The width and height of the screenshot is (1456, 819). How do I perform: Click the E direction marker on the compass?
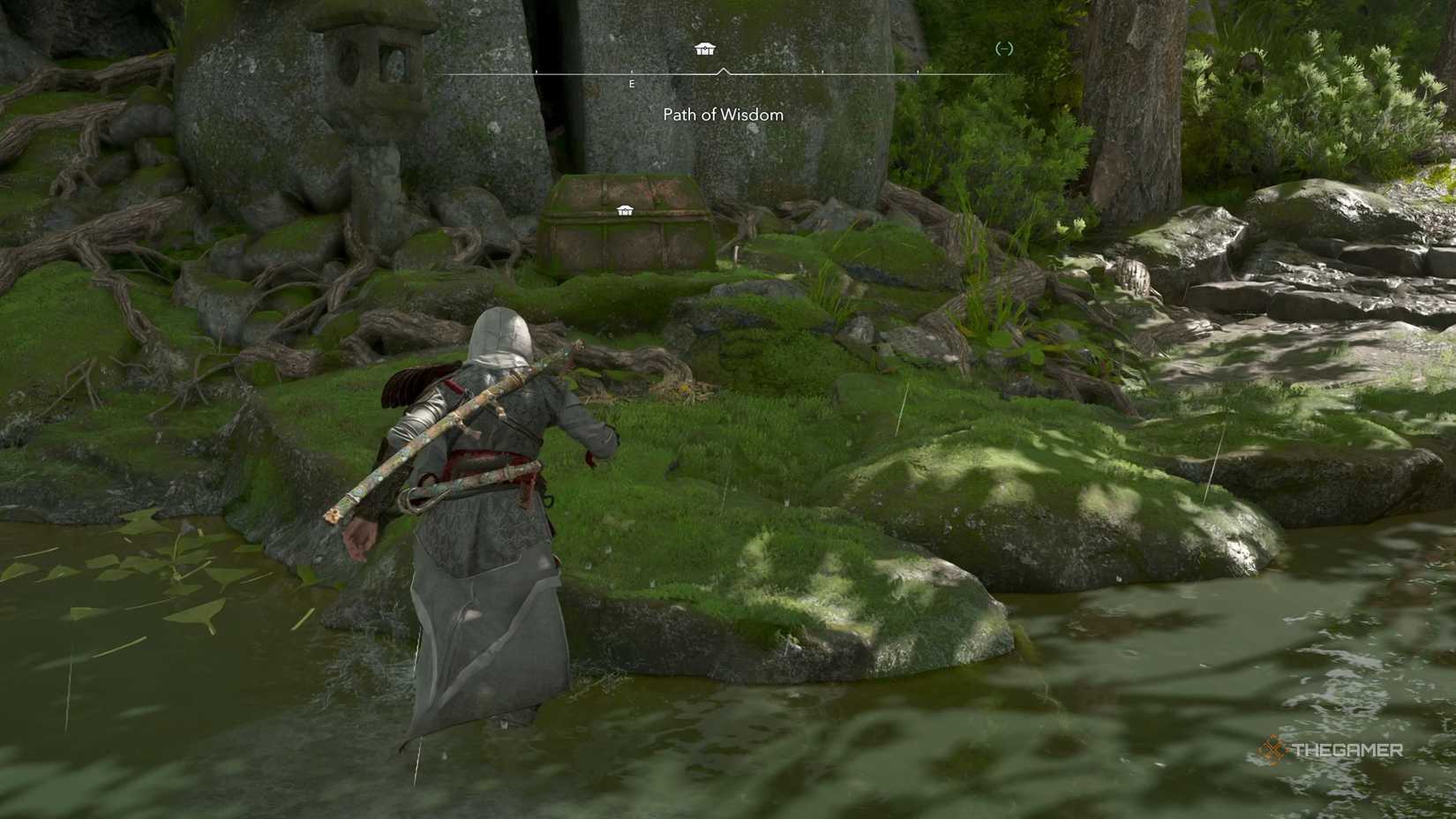[632, 85]
